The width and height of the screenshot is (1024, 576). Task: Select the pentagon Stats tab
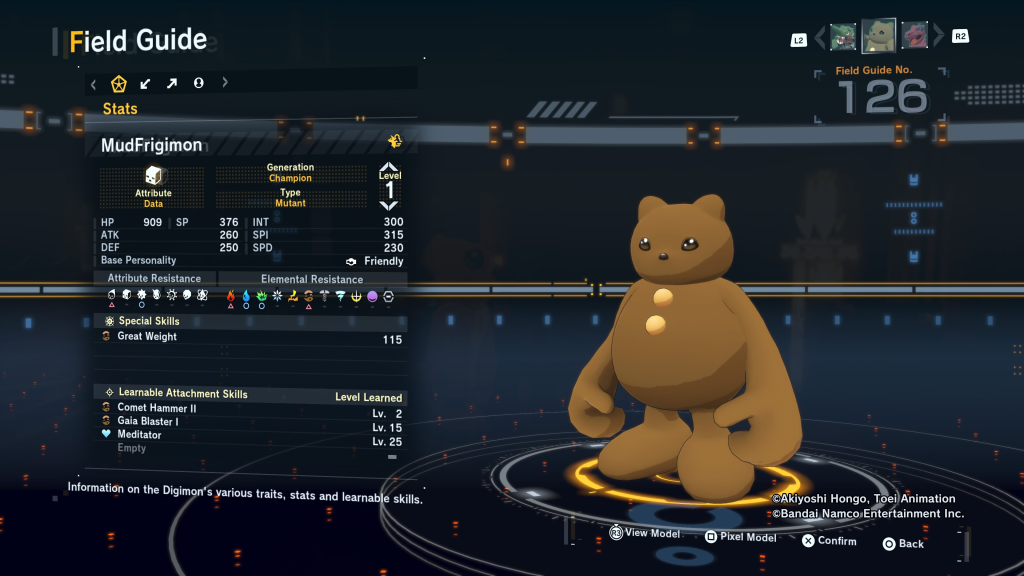[x=119, y=83]
